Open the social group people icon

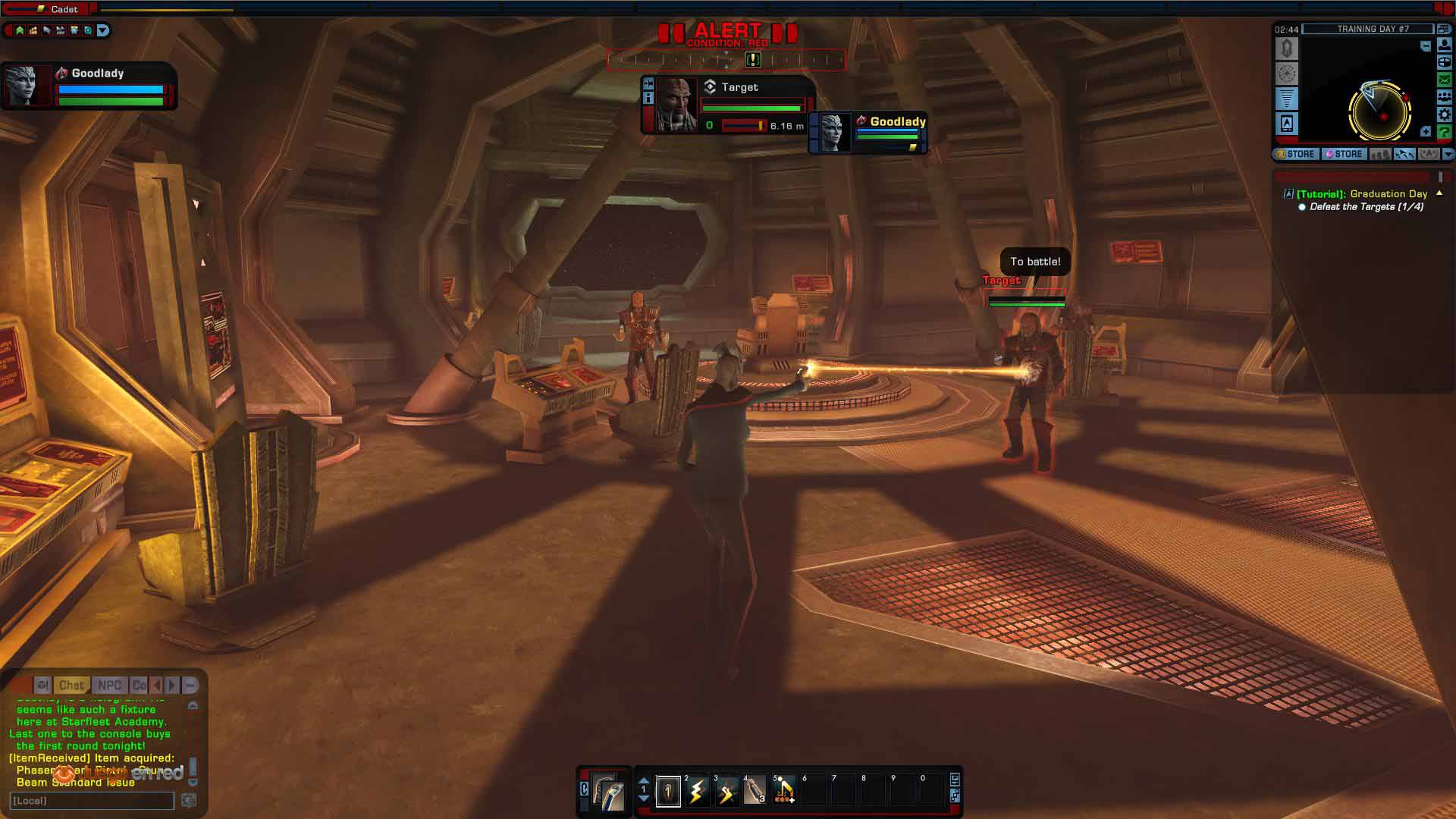(1444, 97)
